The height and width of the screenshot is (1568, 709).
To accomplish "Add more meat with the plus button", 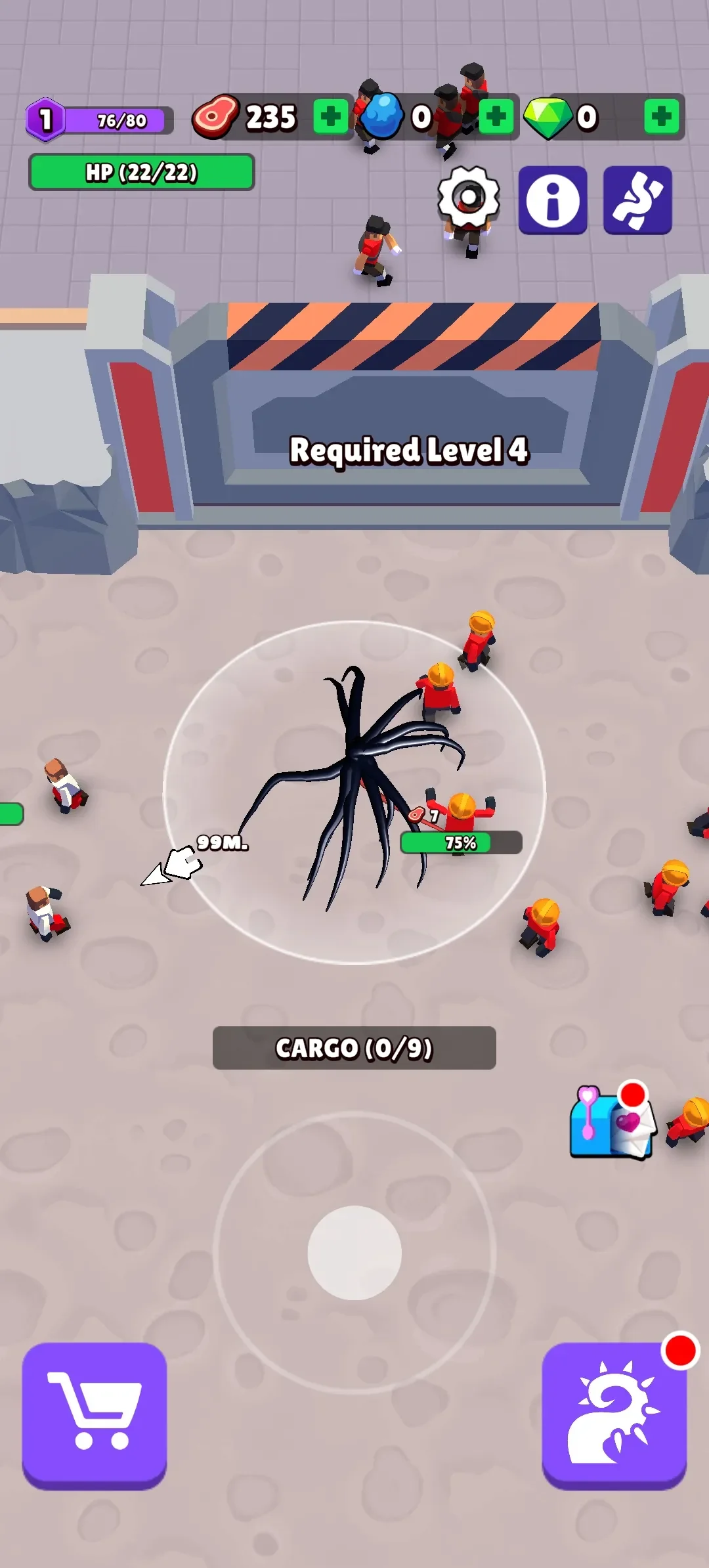I will point(330,117).
